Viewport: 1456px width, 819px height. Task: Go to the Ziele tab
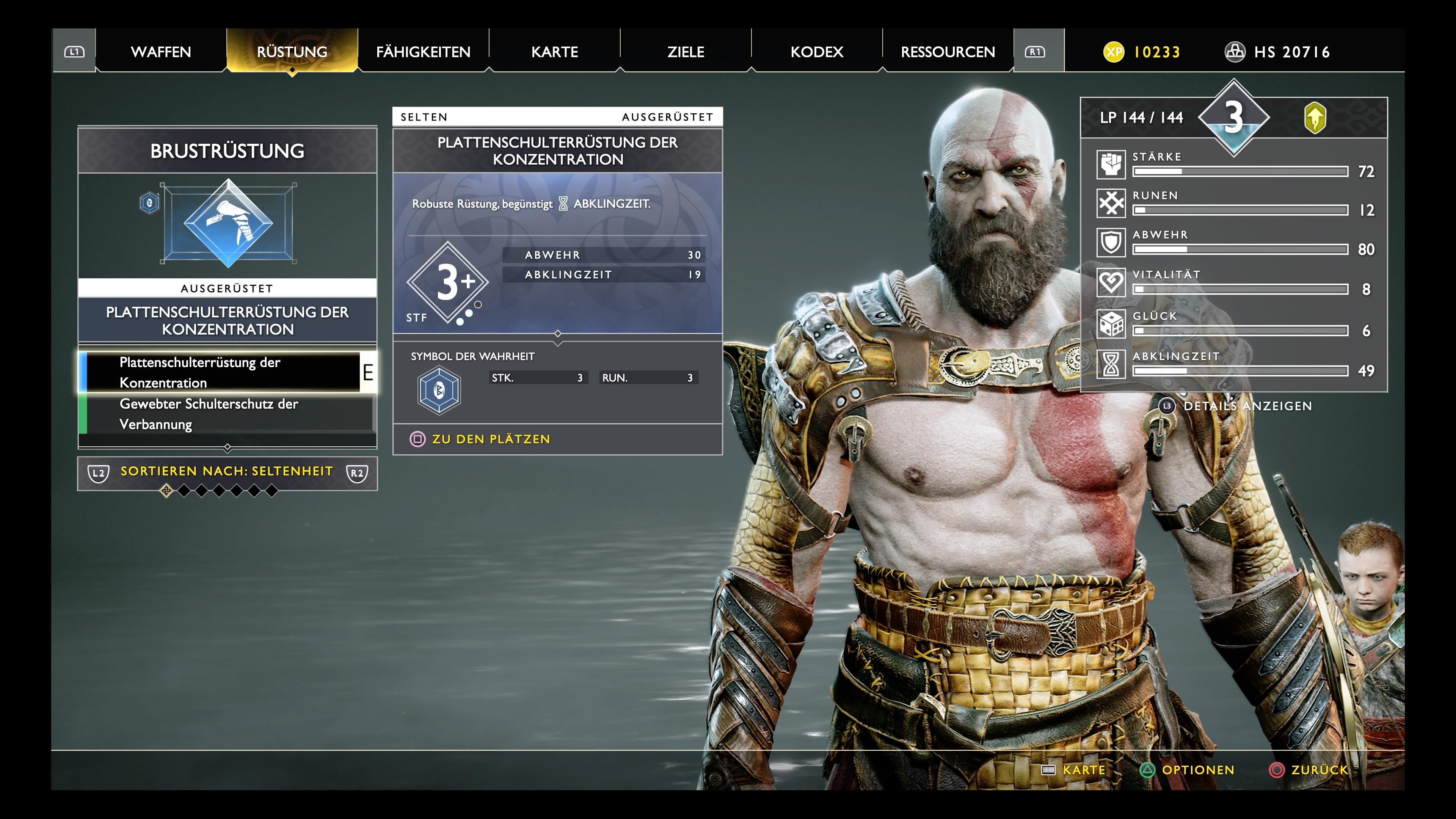(686, 52)
